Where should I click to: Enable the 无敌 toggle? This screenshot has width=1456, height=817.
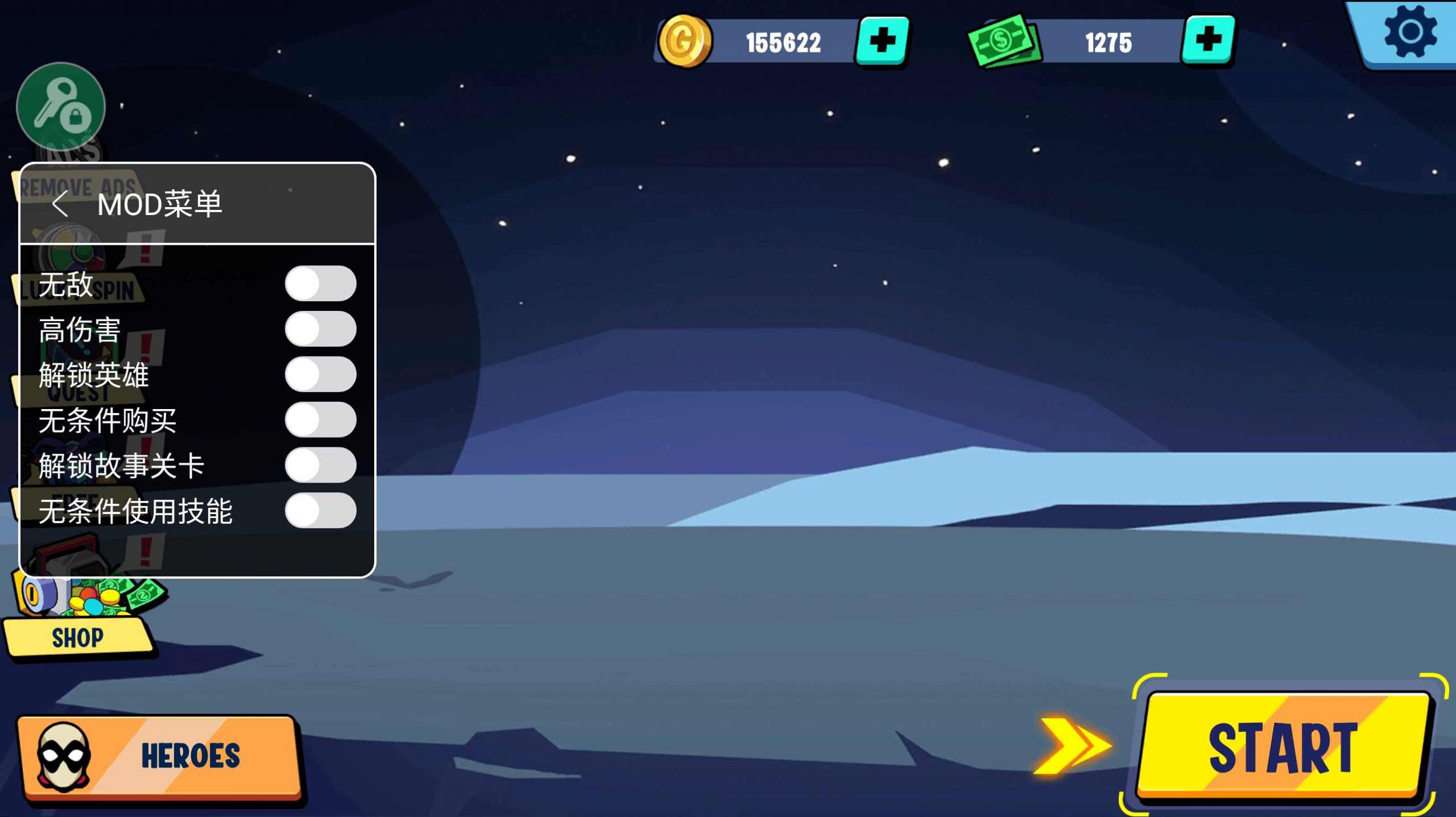coord(321,284)
